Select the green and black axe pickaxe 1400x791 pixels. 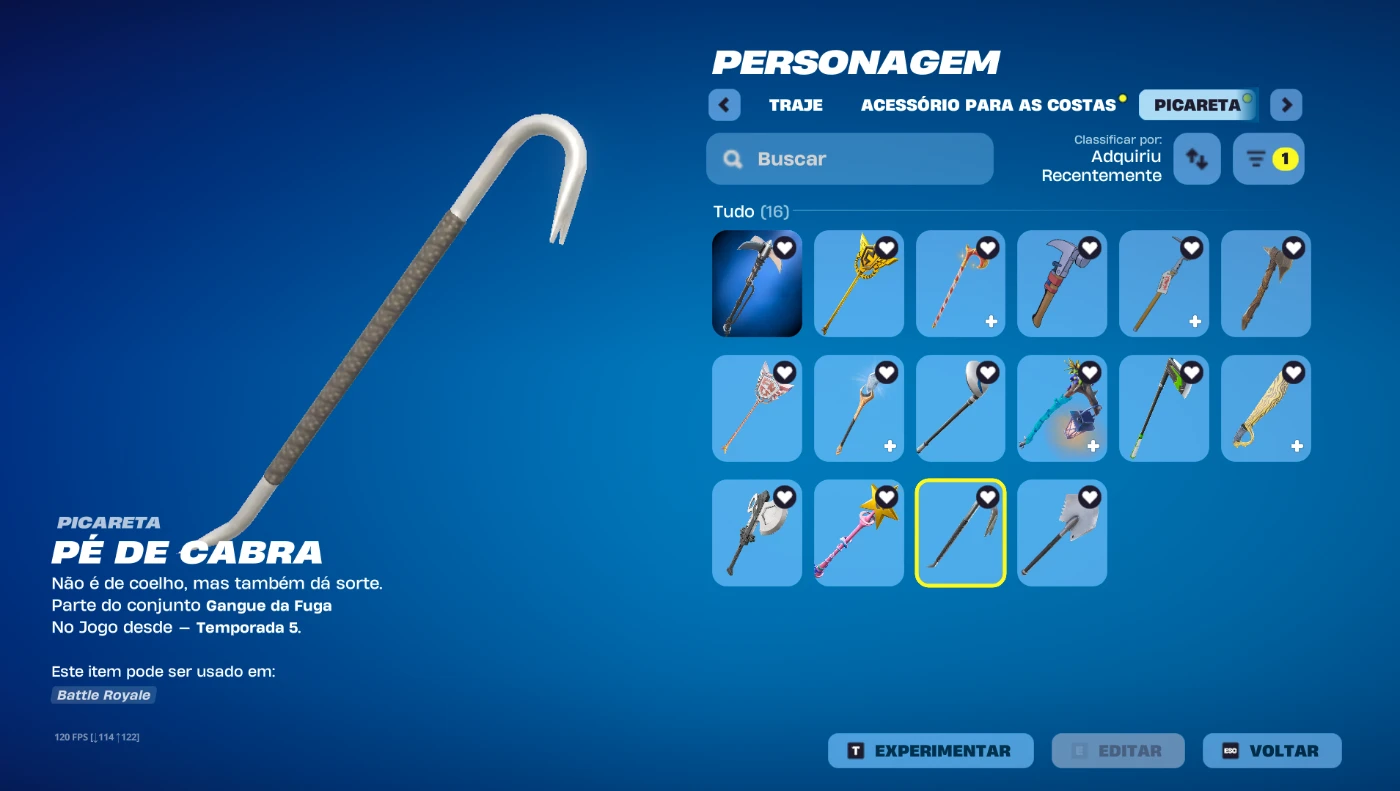[x=1163, y=408]
